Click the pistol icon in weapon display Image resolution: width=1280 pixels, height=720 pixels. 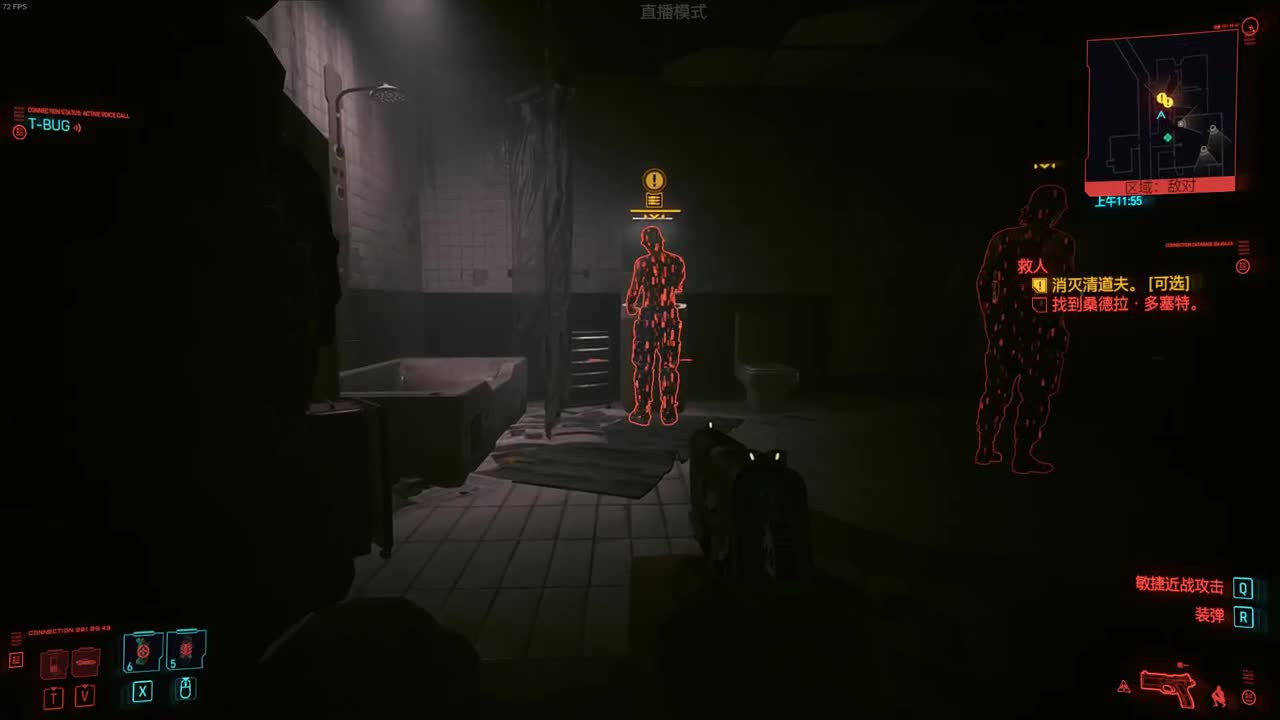[x=1168, y=686]
